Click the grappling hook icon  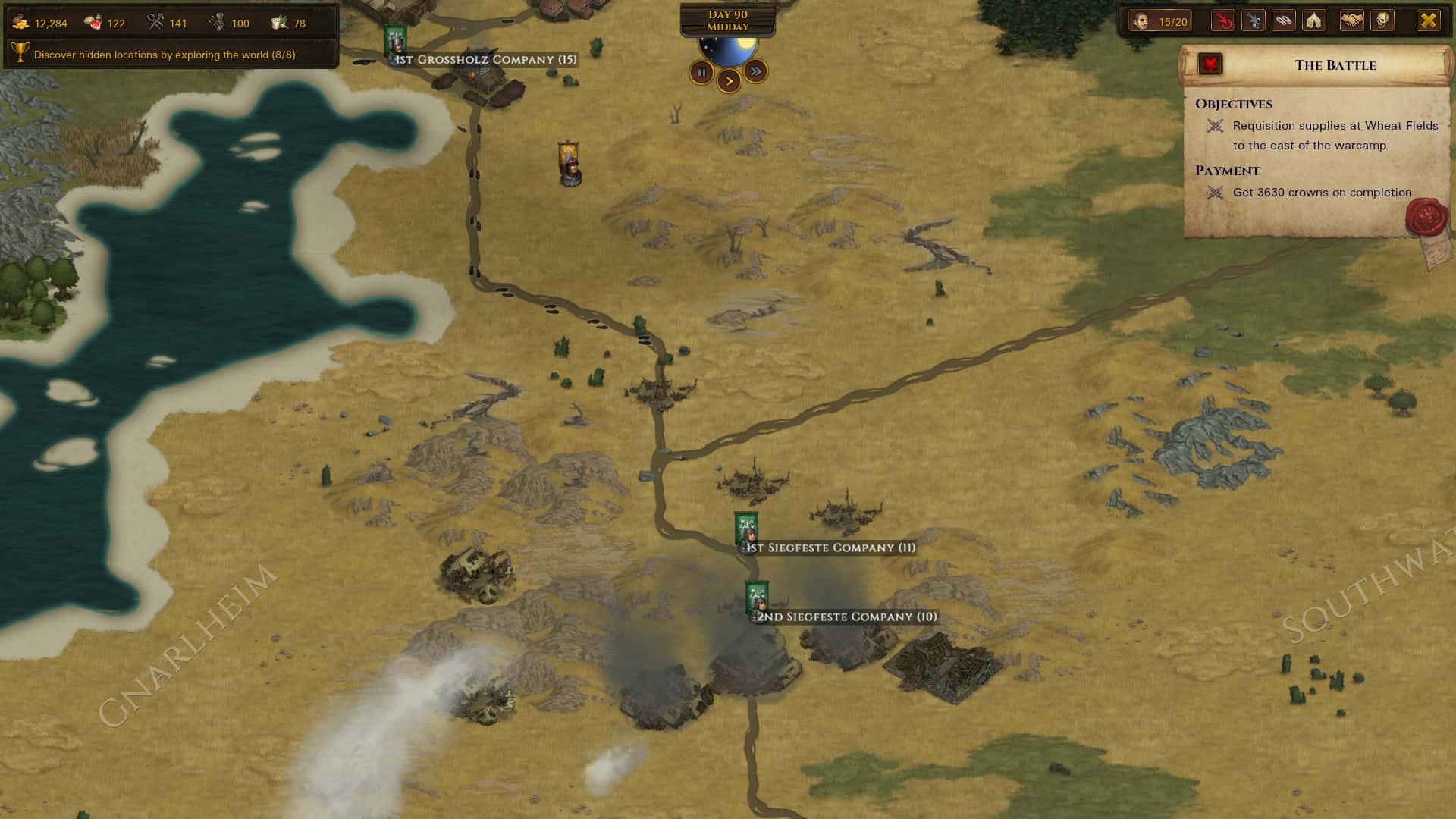coord(1254,20)
